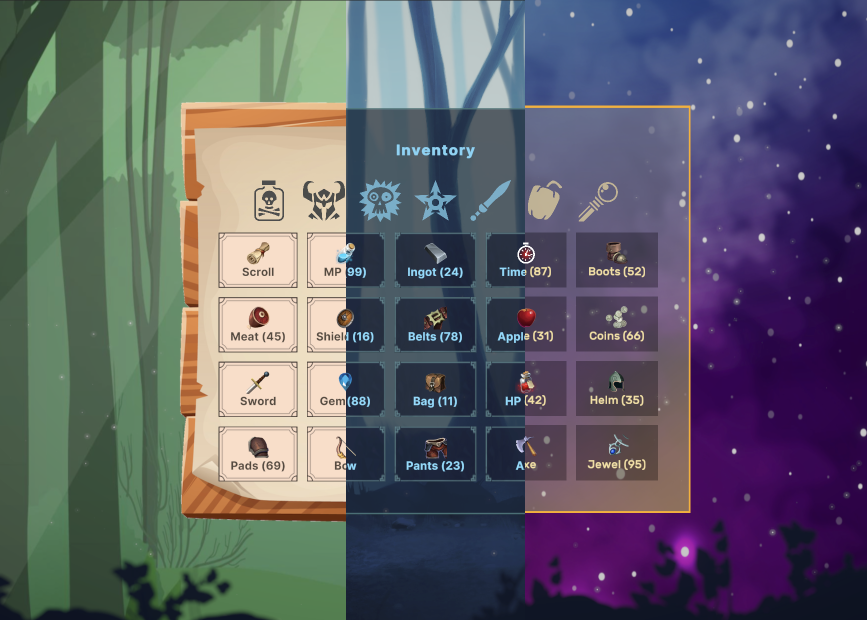Click the Boots (52) slot
This screenshot has height=620, width=867.
click(617, 260)
